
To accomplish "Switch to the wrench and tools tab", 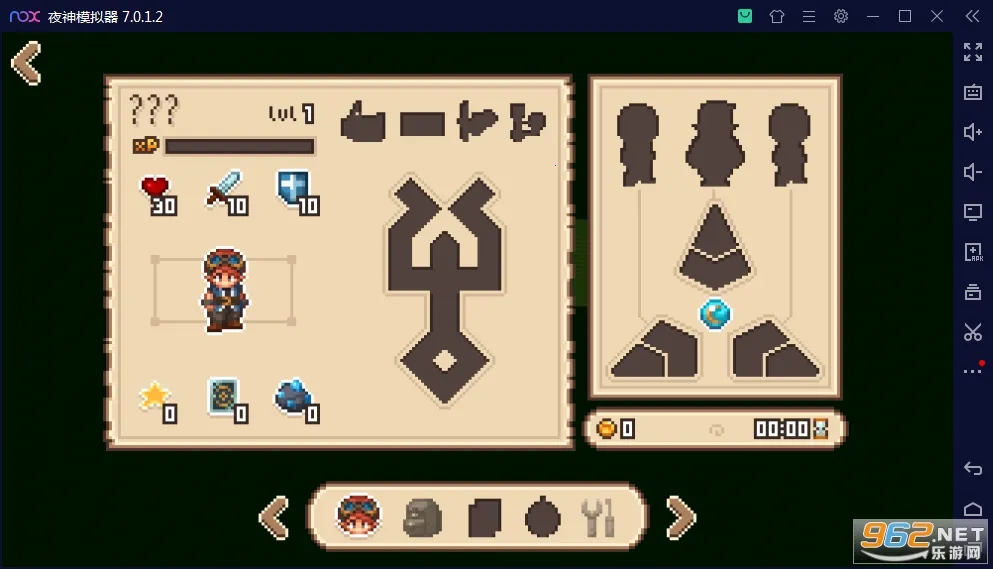I will point(600,517).
